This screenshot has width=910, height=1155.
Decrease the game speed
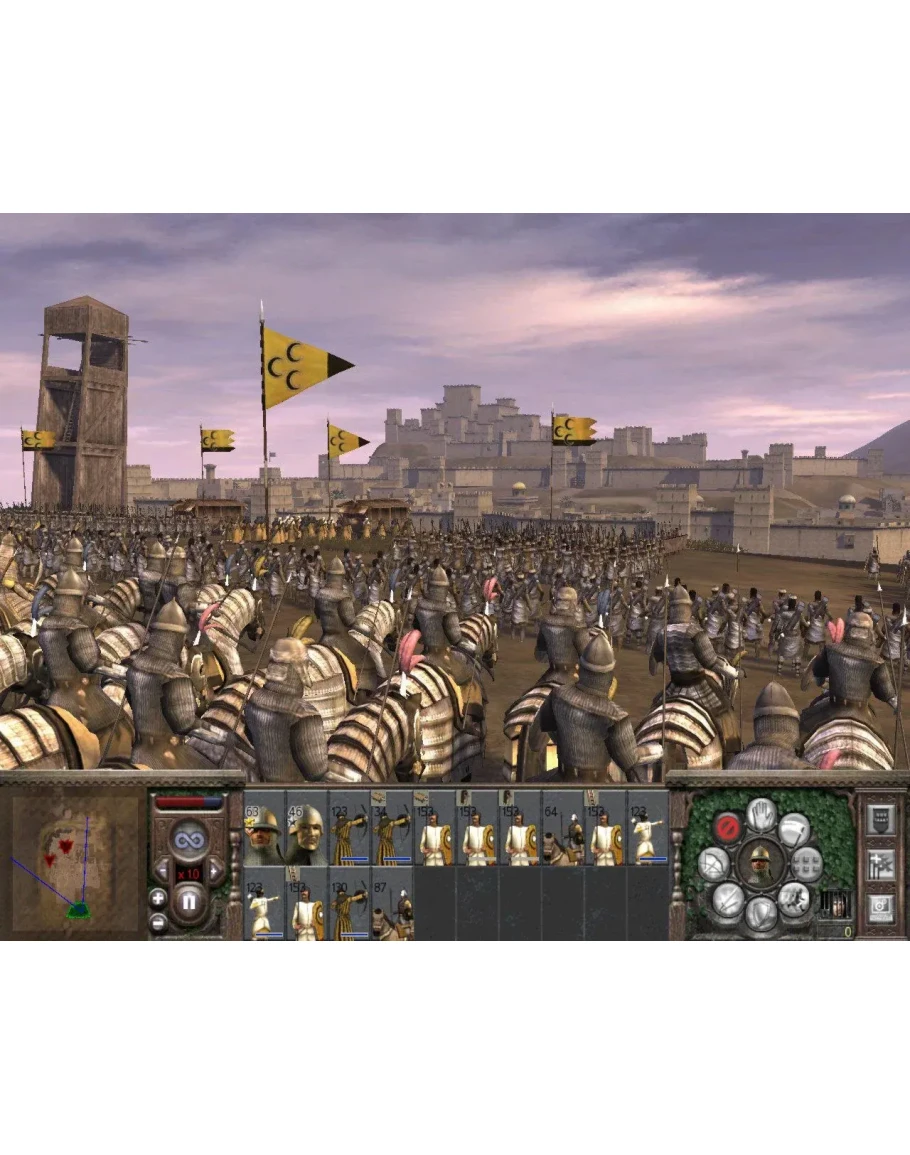pos(162,869)
